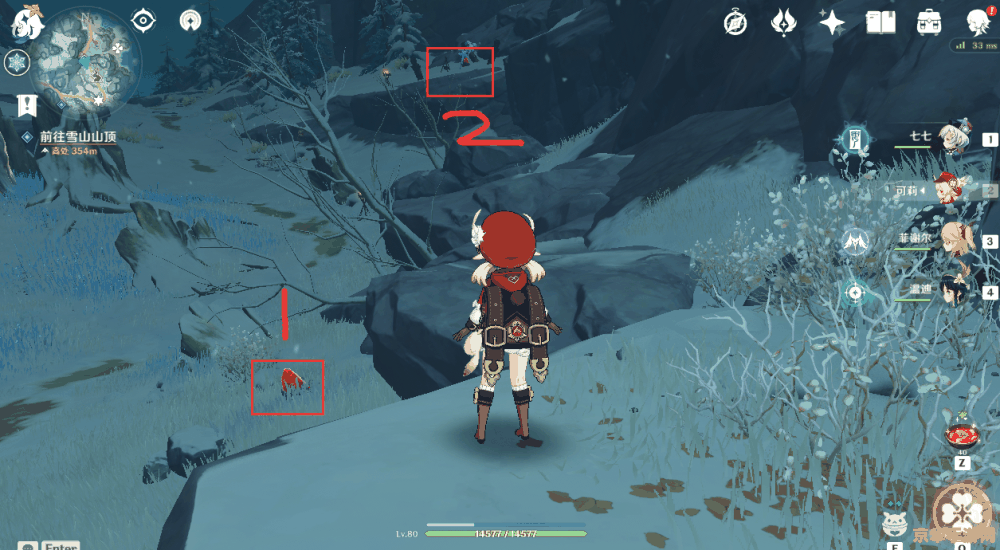Click the round arch icon beside elemental sight

point(190,20)
